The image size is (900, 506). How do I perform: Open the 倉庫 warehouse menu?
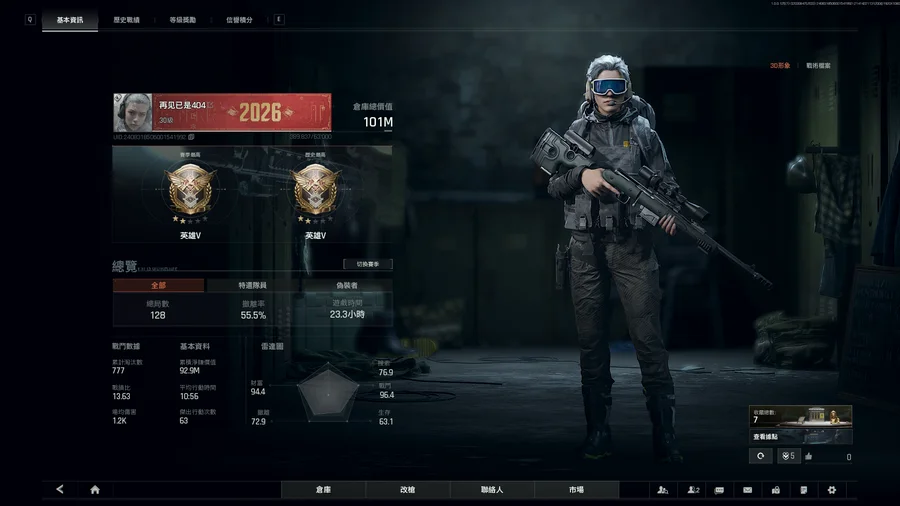323,490
